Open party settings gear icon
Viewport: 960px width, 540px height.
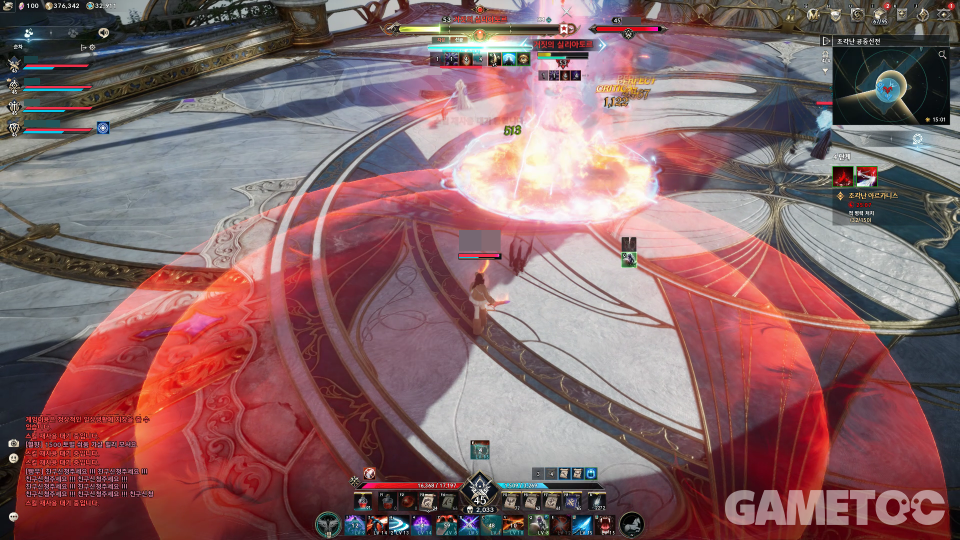[x=93, y=46]
